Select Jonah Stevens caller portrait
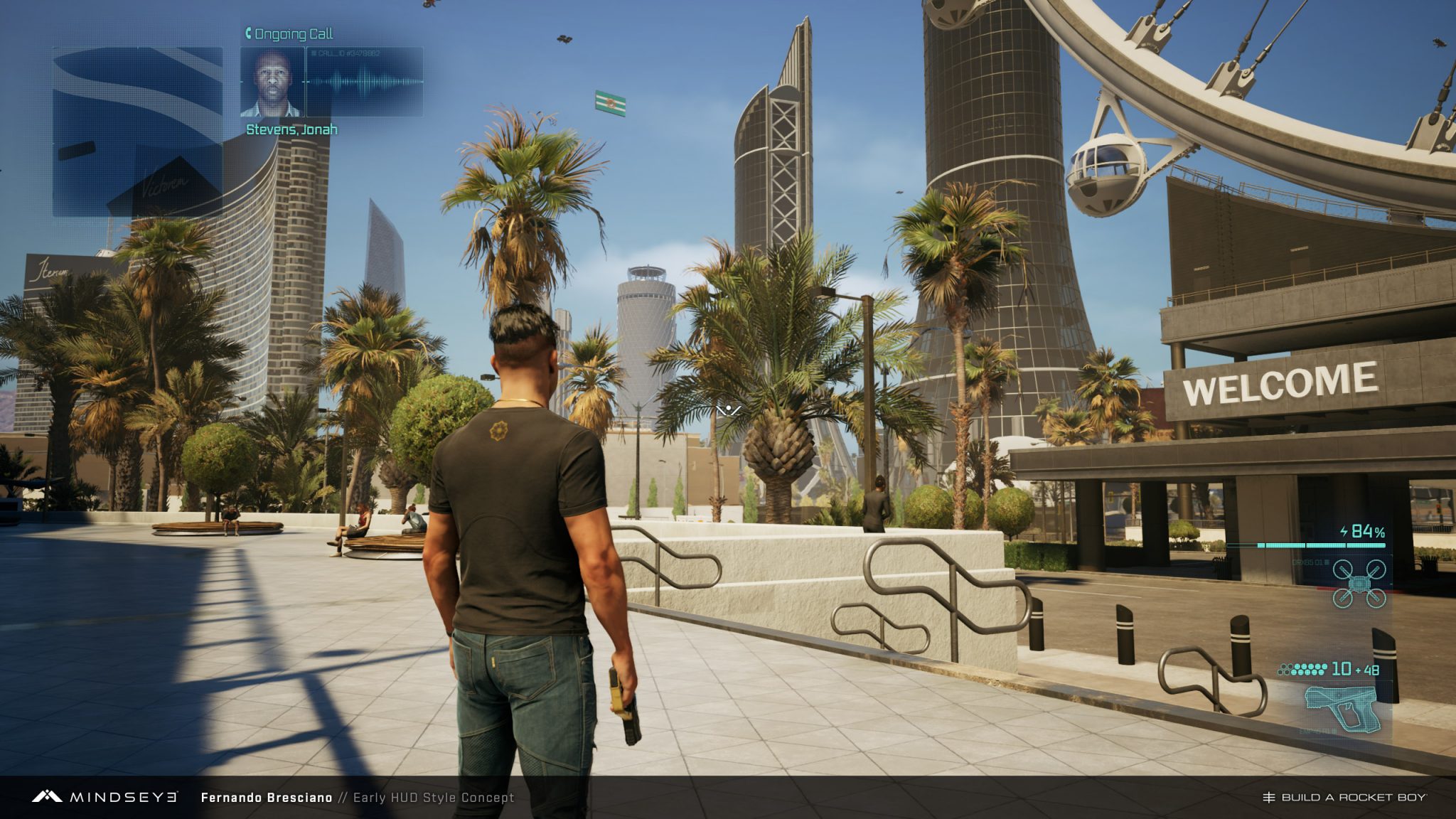The image size is (1456, 819). (x=272, y=82)
